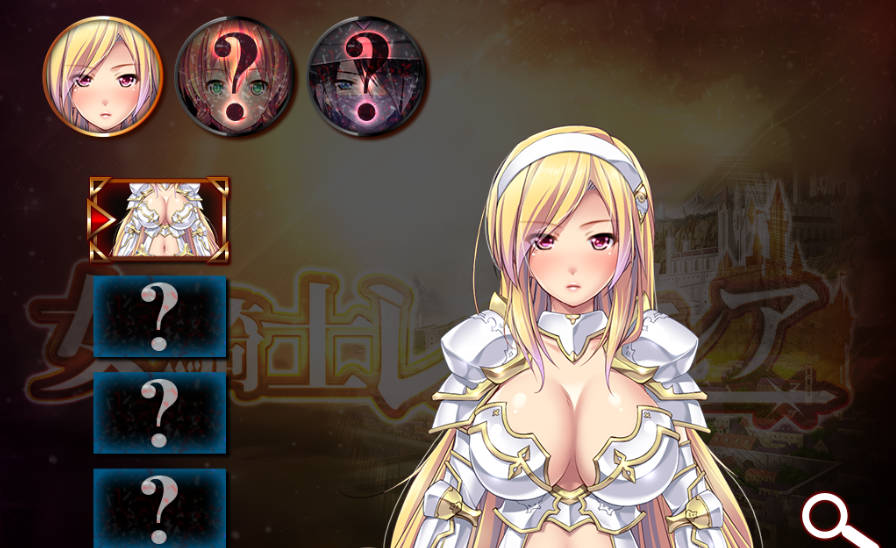Select the blonde knight character portrait
This screenshot has height=548, width=896.
tap(102, 75)
